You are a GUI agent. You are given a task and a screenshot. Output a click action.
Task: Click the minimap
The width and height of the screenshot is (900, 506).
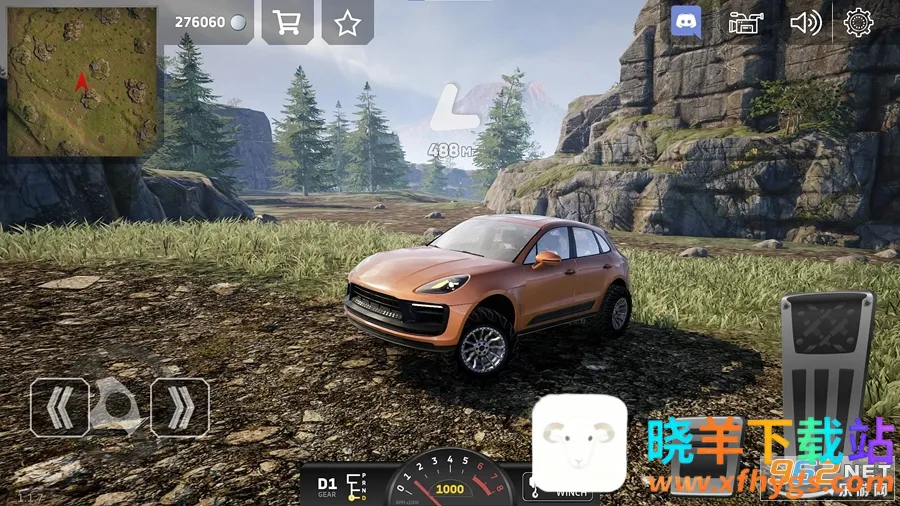[x=82, y=82]
